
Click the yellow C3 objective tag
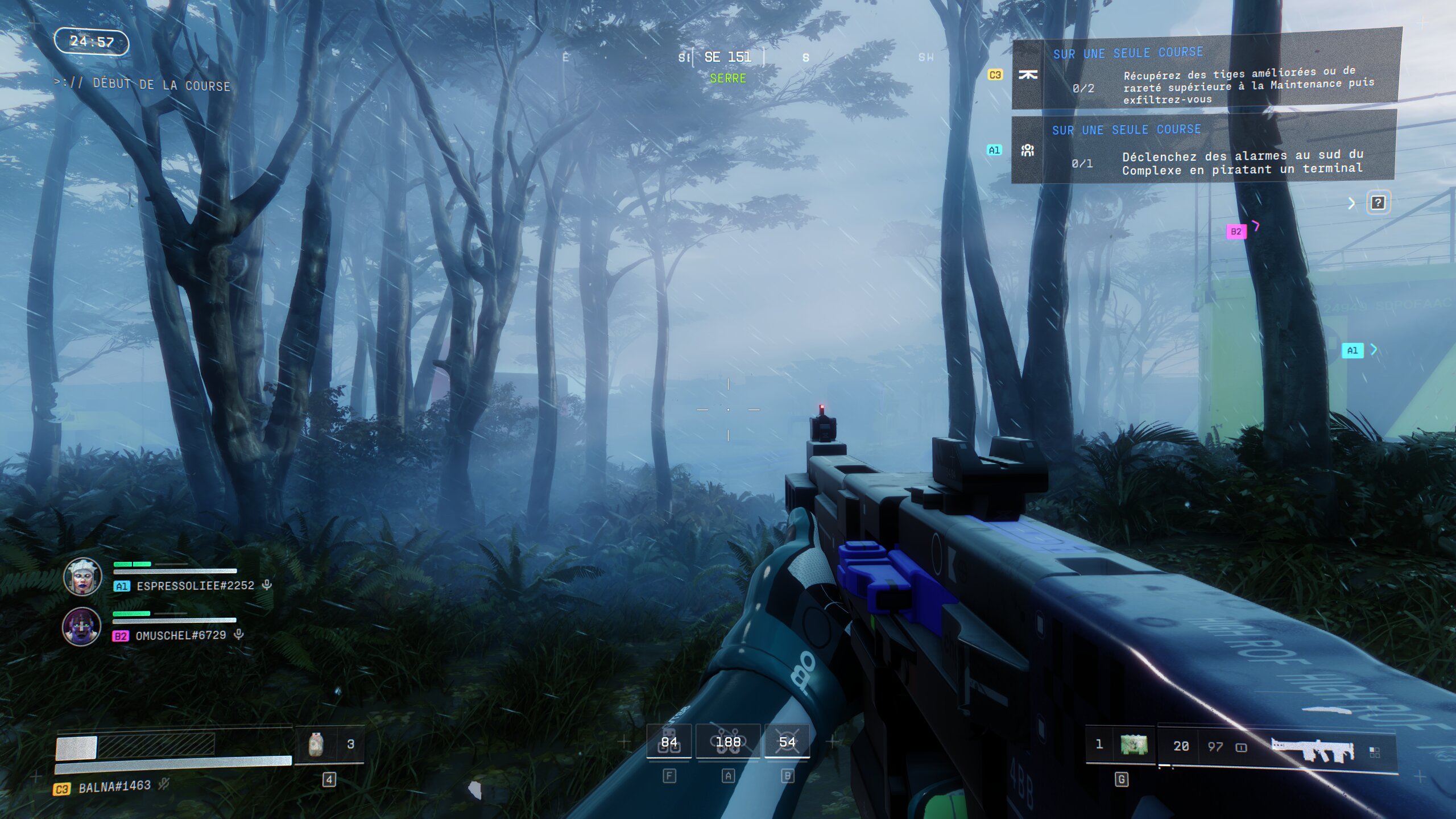coord(995,75)
